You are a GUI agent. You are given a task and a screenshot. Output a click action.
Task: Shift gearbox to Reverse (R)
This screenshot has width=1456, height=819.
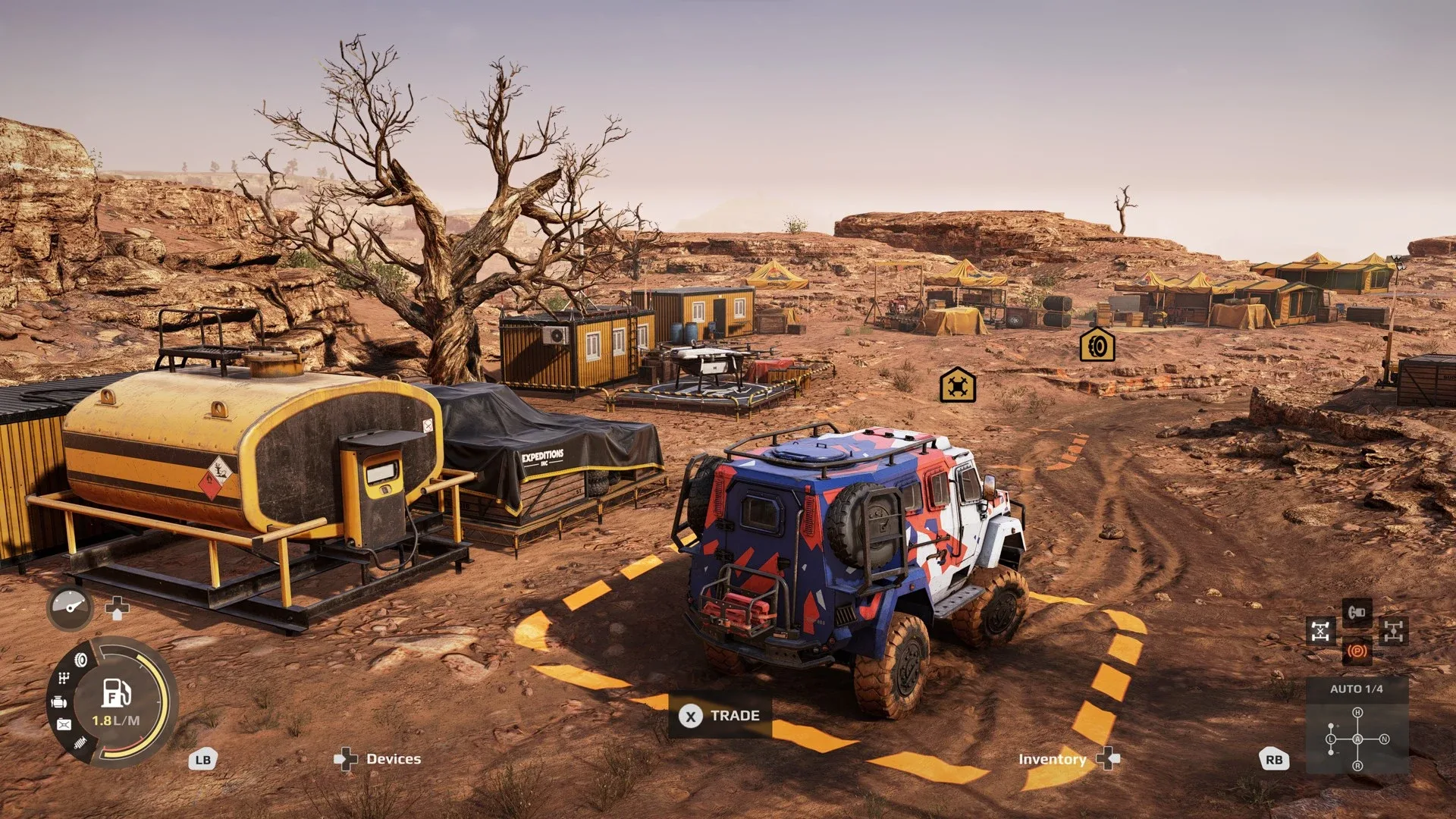point(1357,766)
